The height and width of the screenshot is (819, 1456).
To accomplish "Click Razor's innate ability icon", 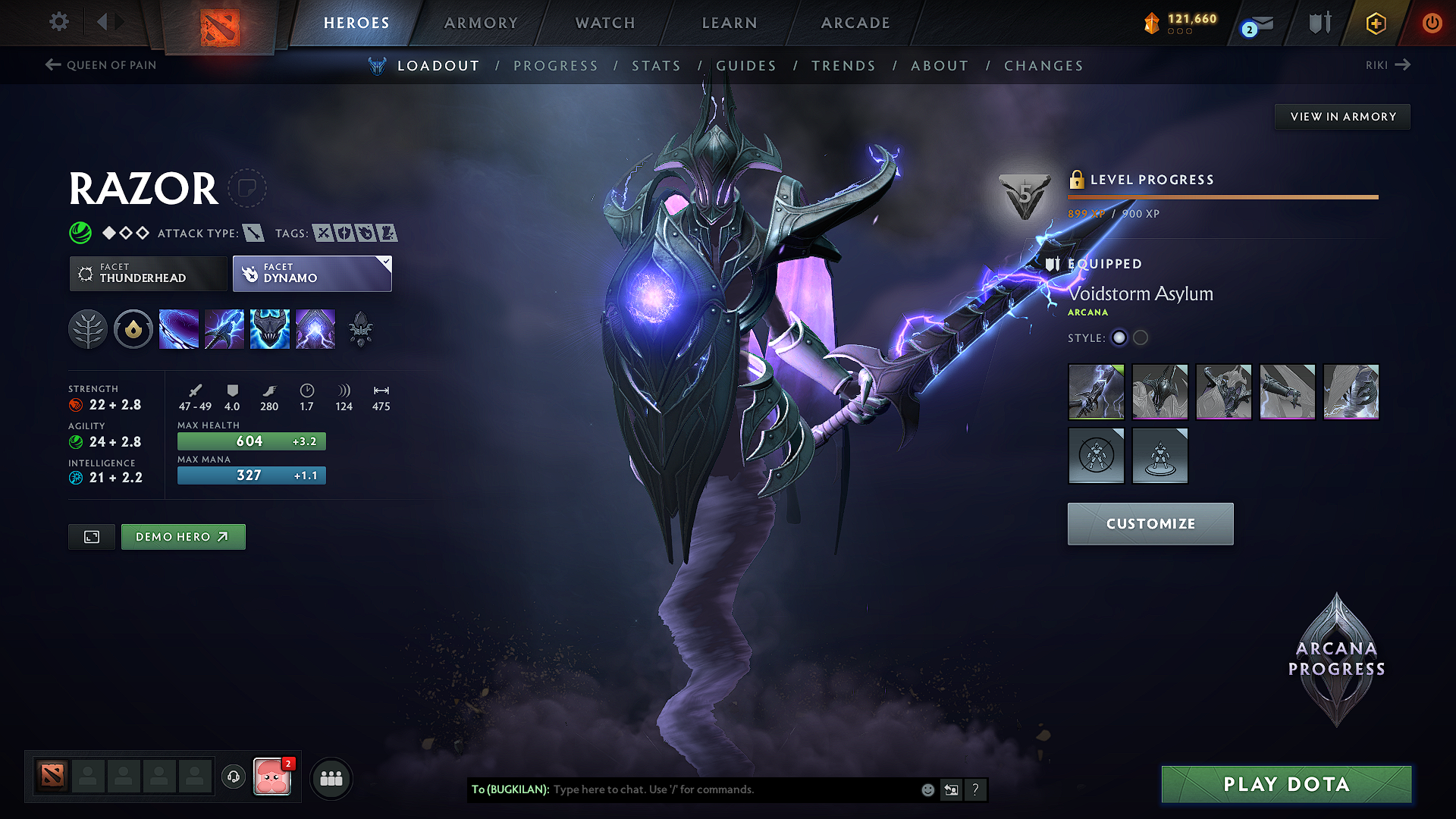I will click(133, 328).
